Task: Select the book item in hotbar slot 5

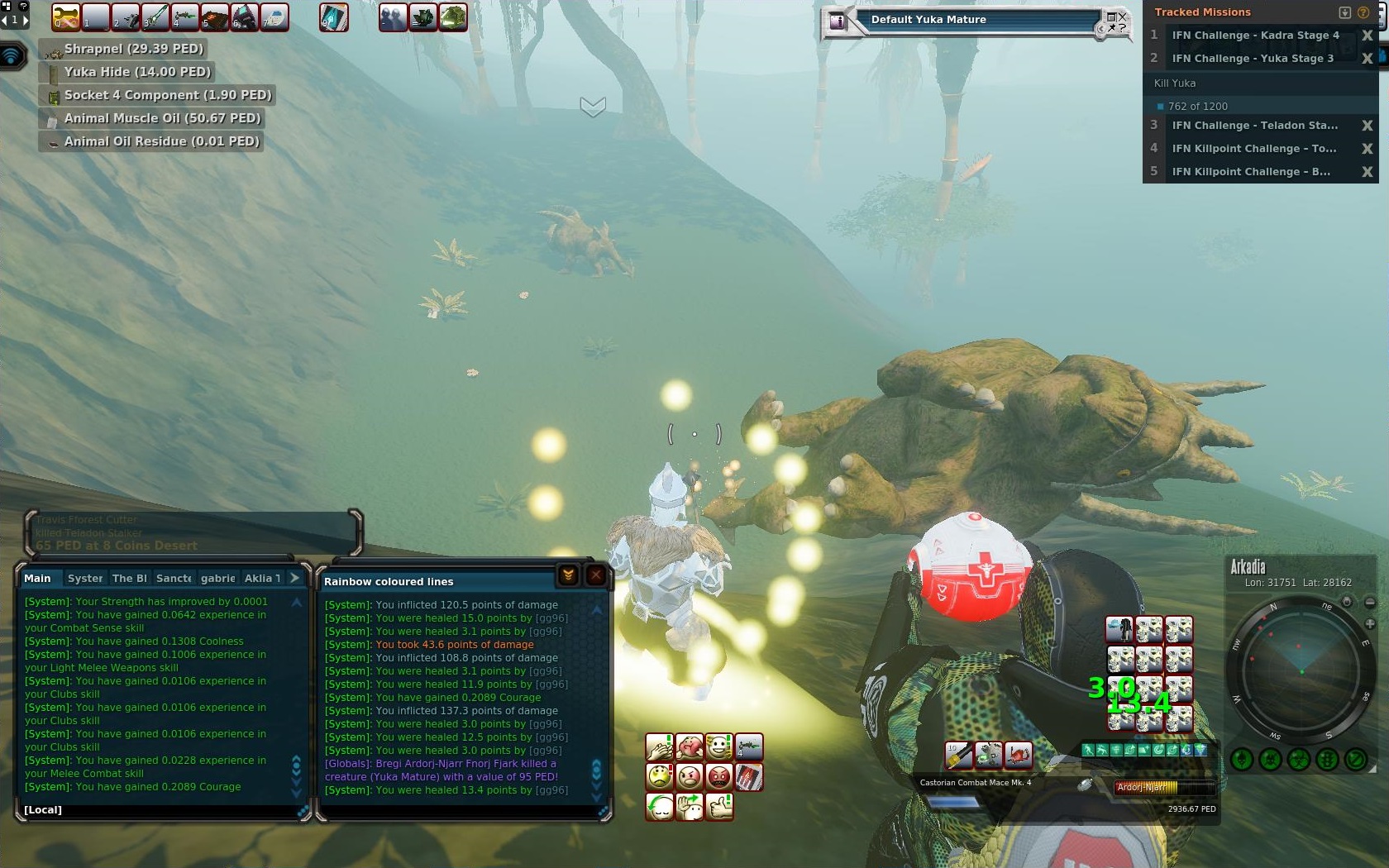Action: click(215, 17)
